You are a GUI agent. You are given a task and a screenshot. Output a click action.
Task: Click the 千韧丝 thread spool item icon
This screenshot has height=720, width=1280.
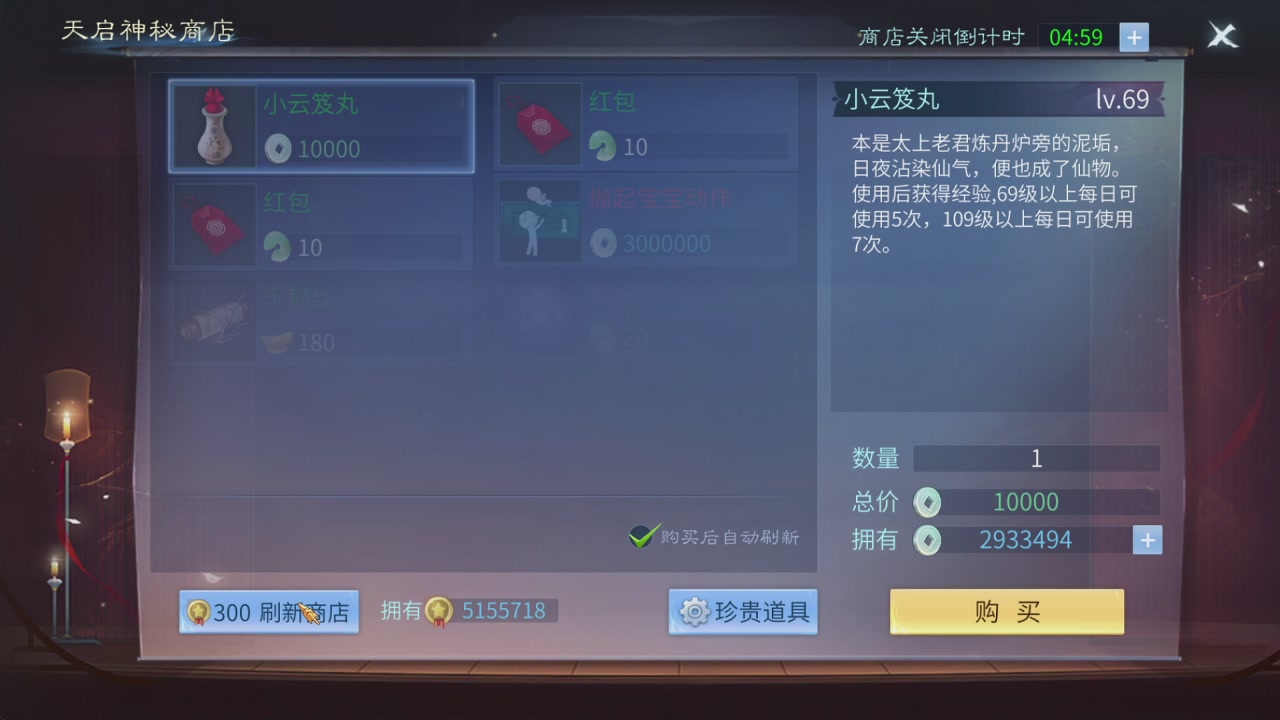coord(213,323)
